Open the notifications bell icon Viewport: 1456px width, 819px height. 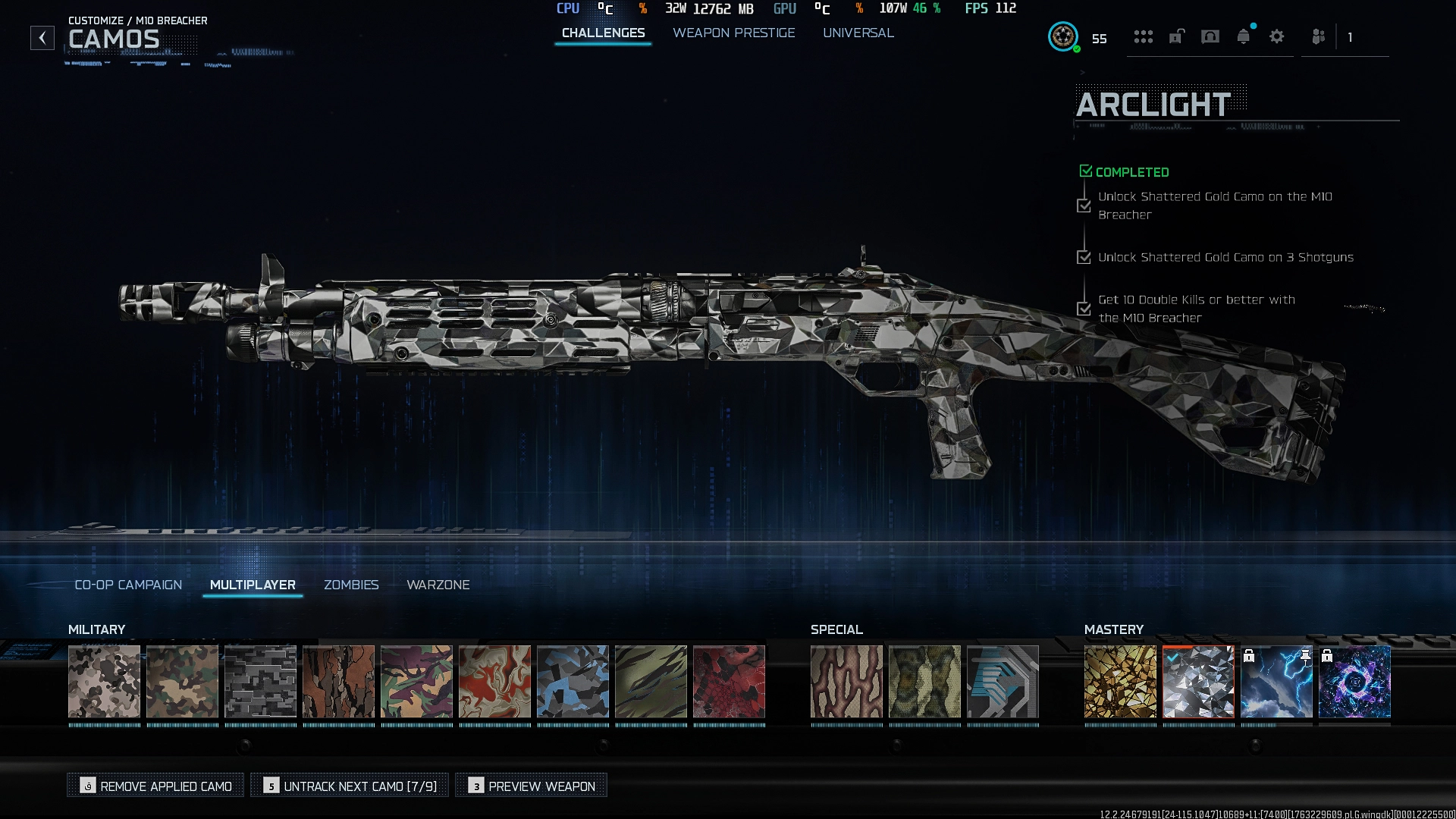(1244, 37)
